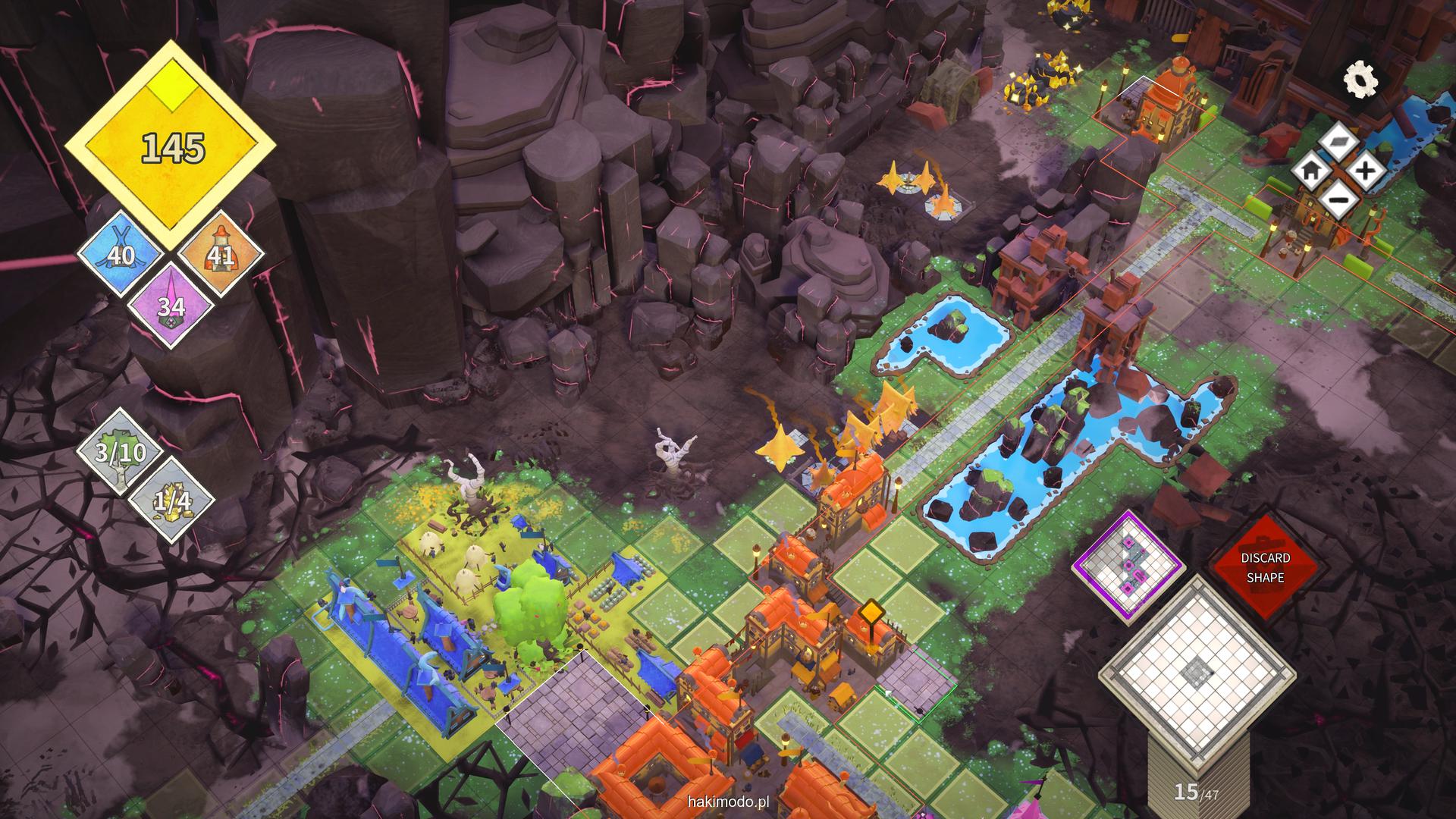
Task: Select the blue faction resource diamond
Action: click(x=120, y=254)
